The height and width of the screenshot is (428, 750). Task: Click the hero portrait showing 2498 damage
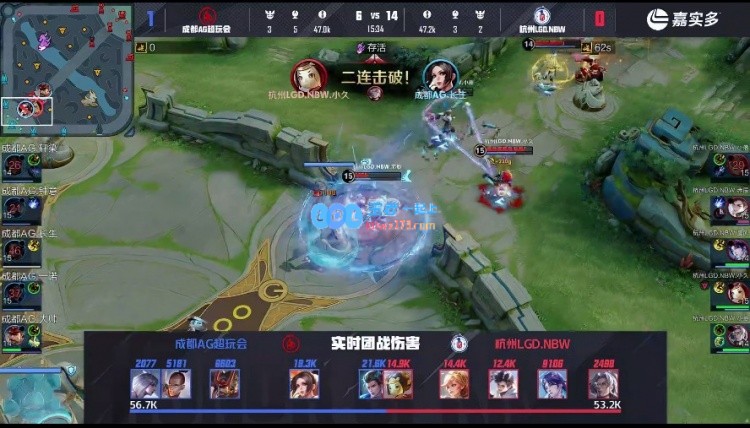pyautogui.click(x=603, y=384)
